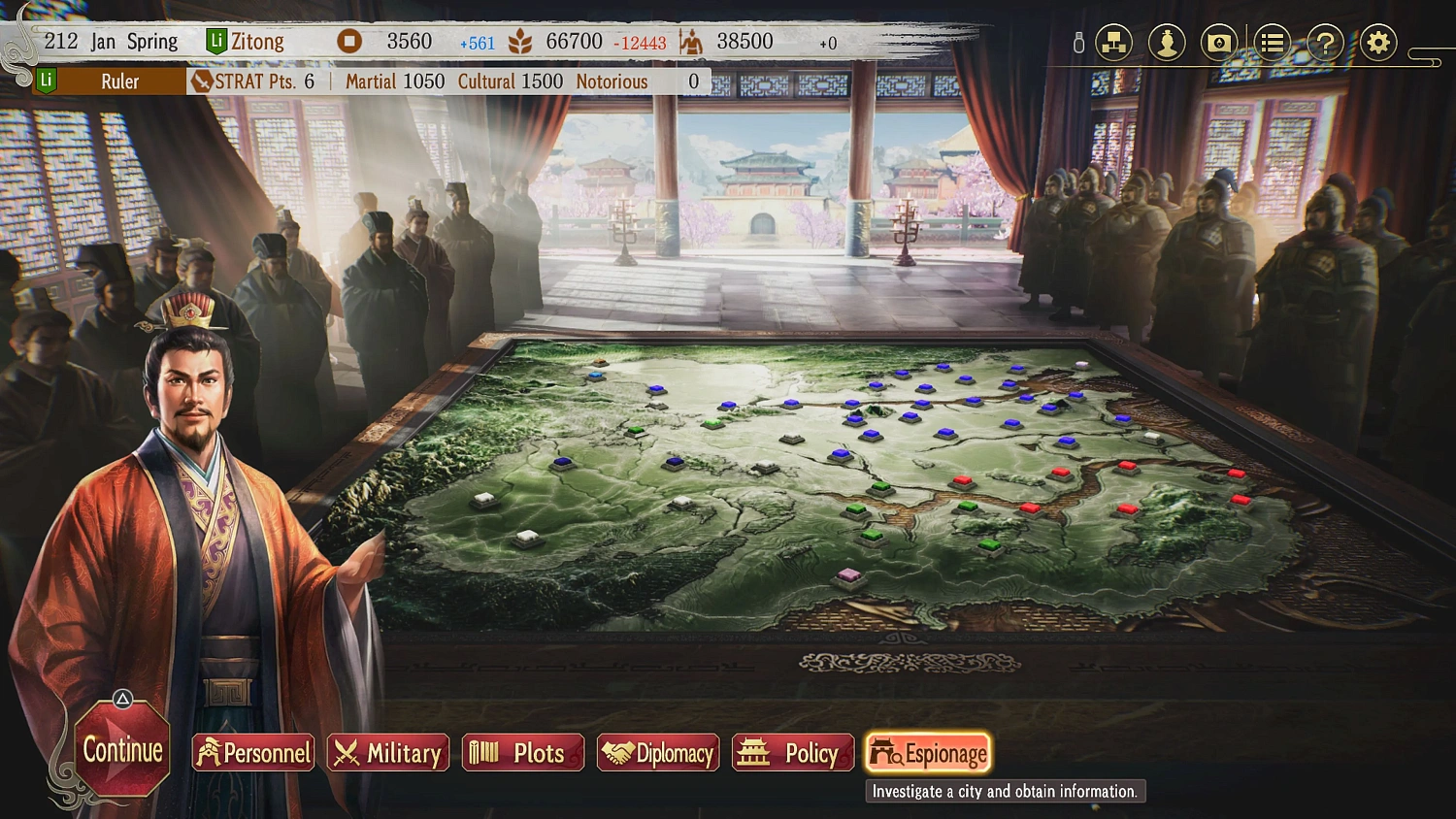
Task: Click the green Li faction emblem
Action: tap(215, 42)
